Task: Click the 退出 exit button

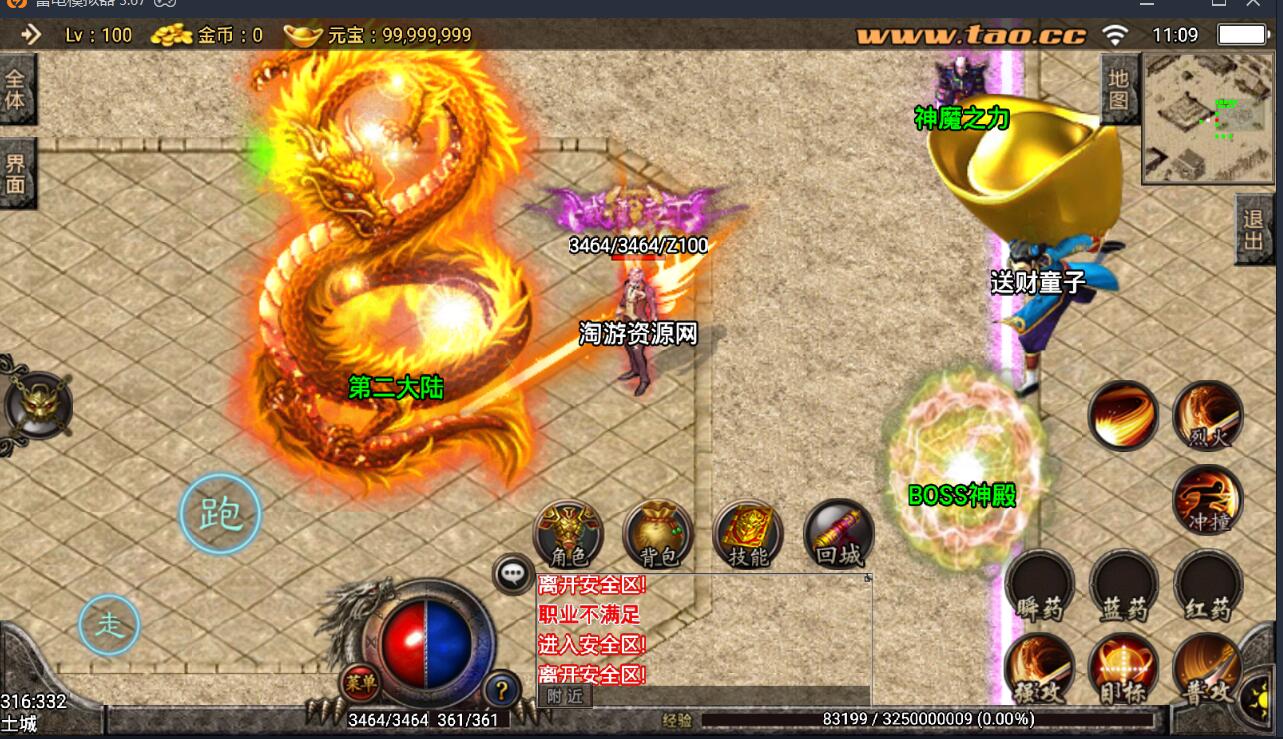Action: (1253, 229)
